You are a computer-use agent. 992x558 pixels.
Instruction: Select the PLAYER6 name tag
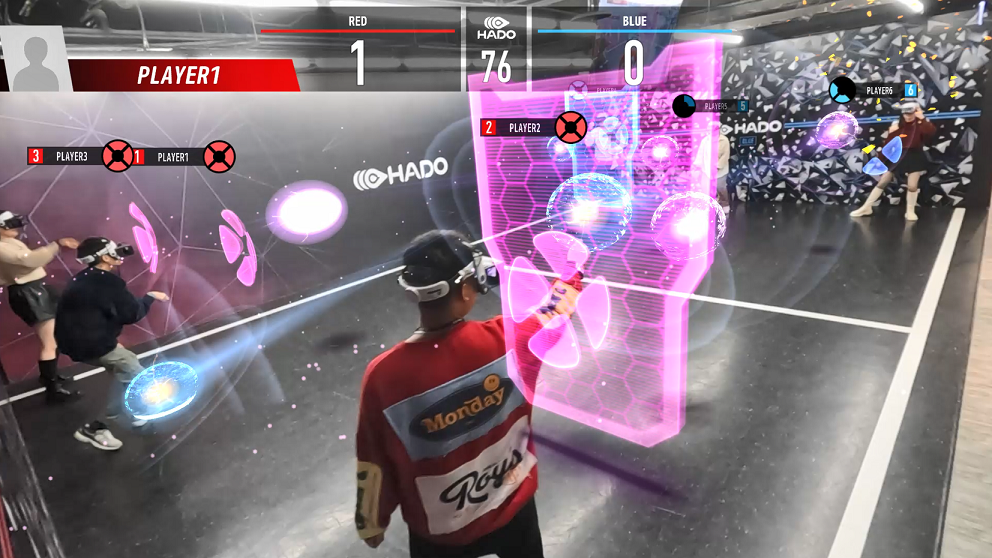tap(879, 91)
